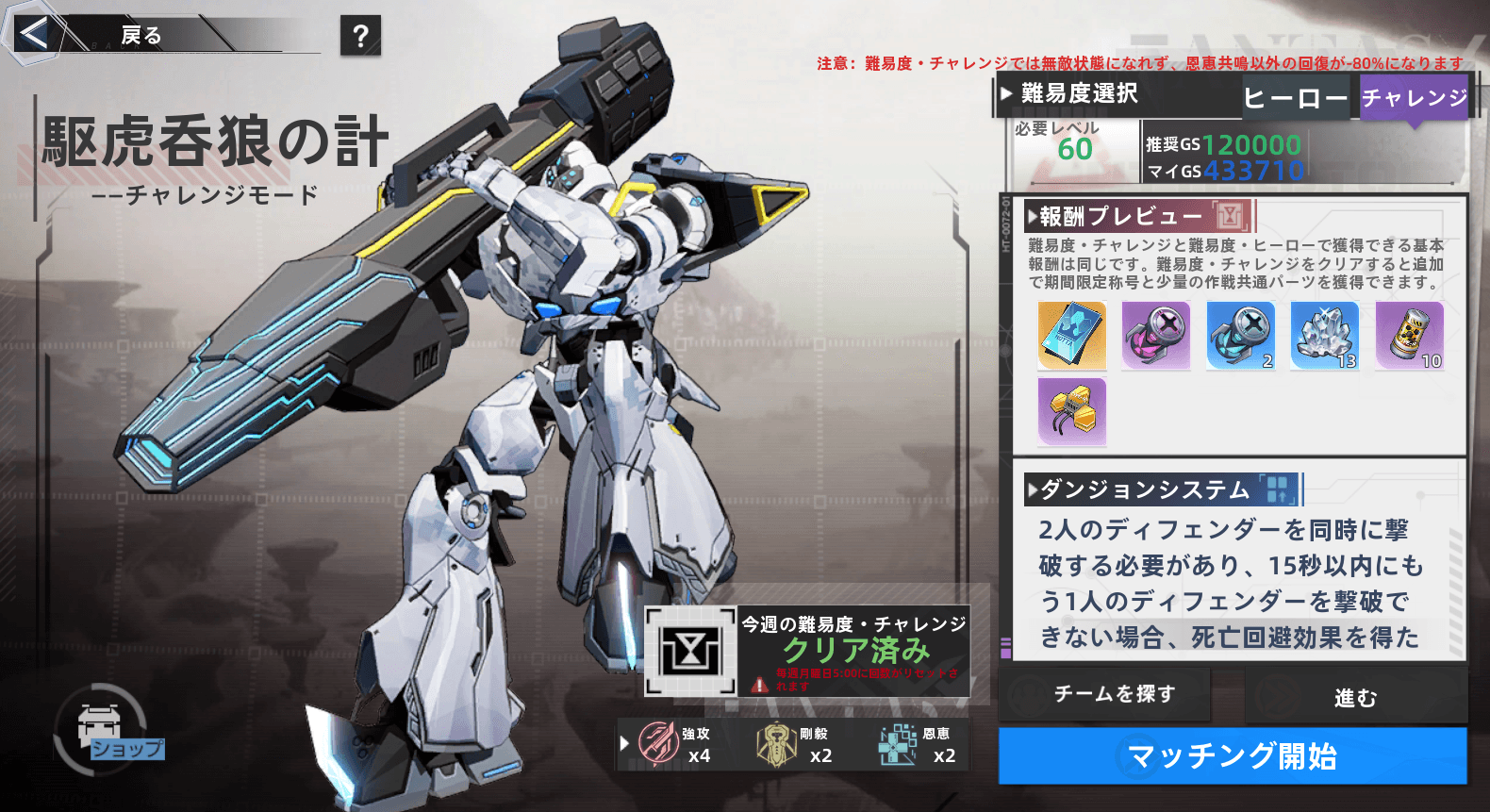Select the チャレンジ difficulty tab
The image size is (1490, 812).
coord(1414,98)
